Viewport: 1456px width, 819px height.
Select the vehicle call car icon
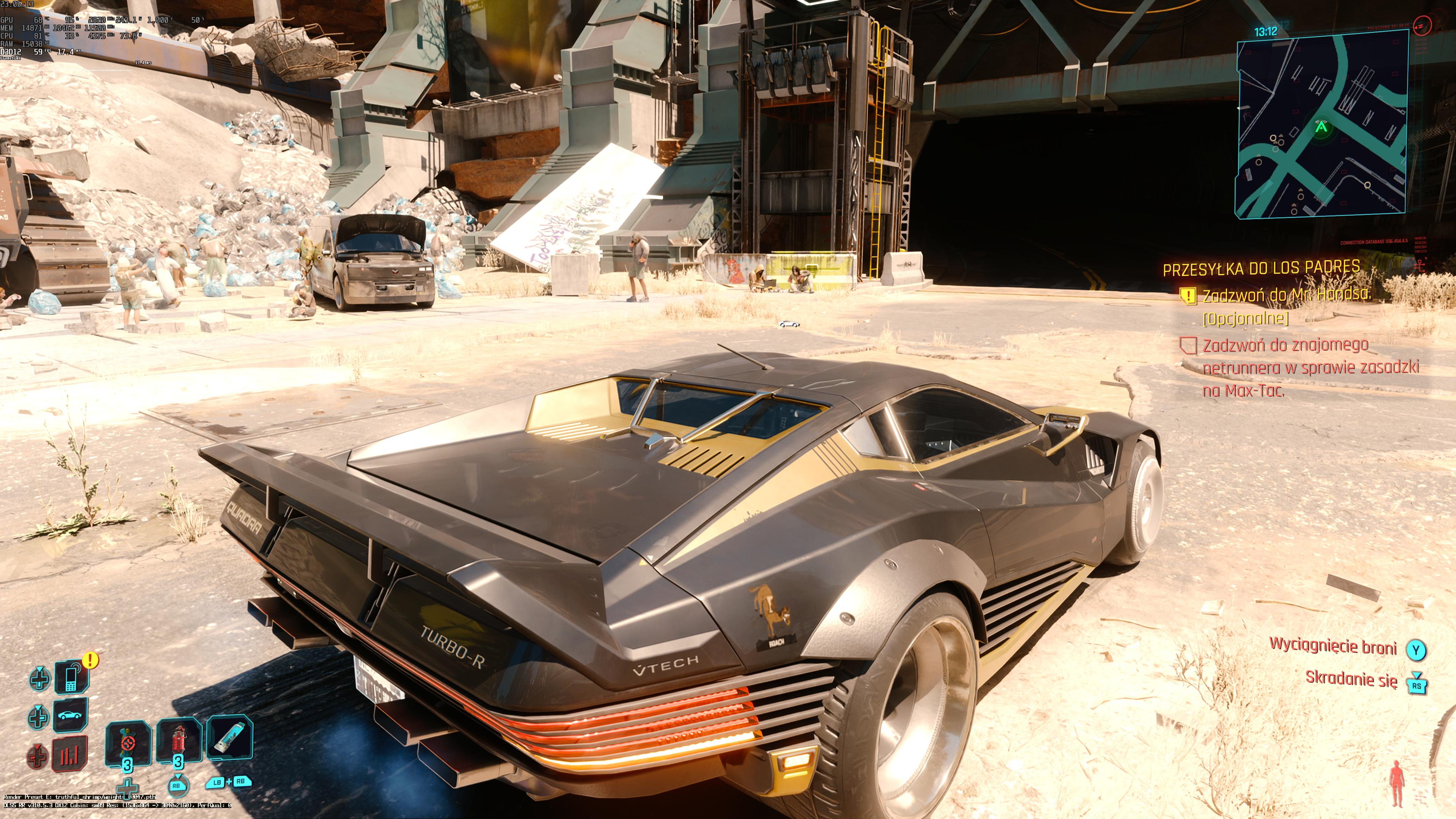point(70,715)
